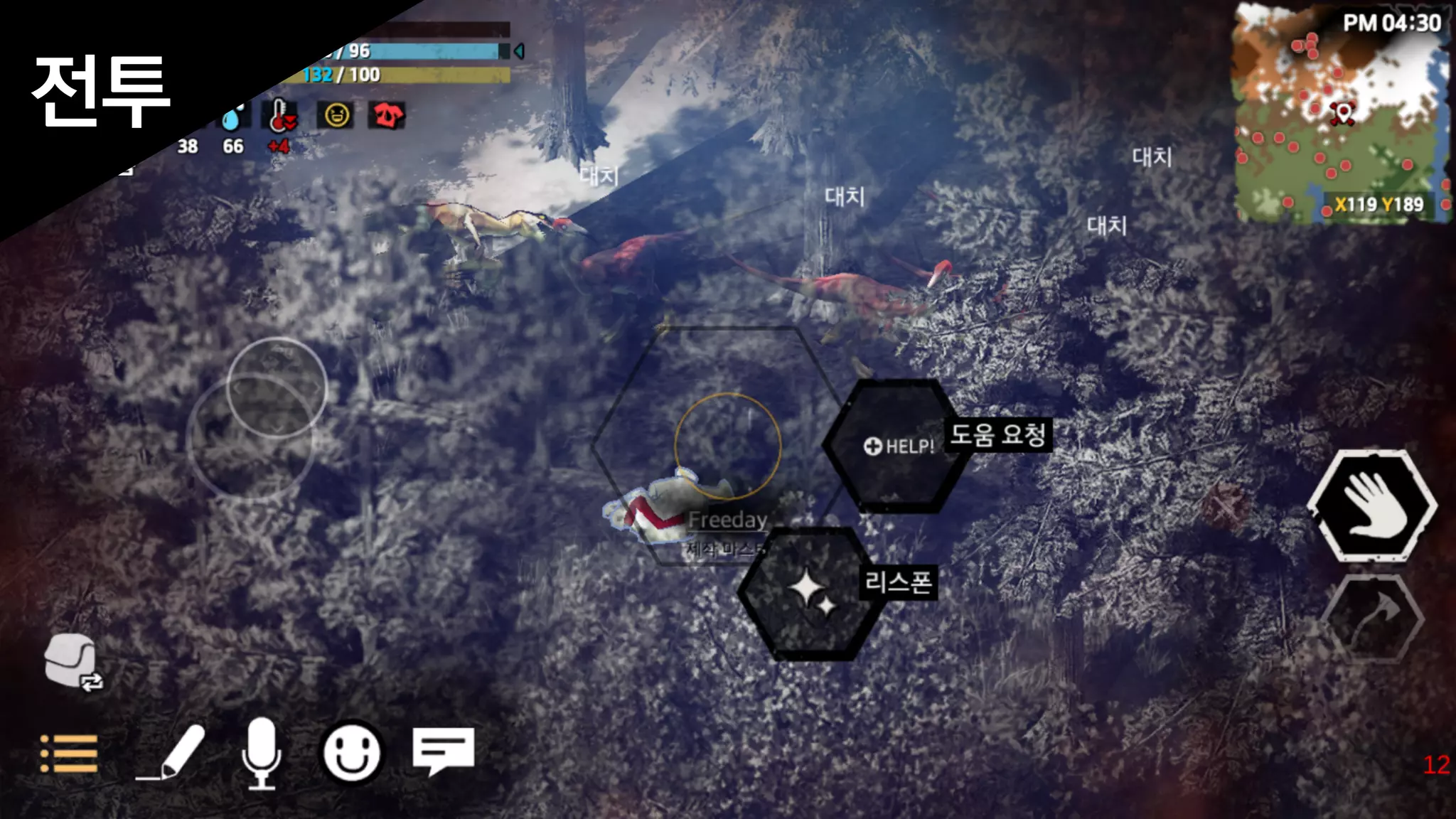
Task: Toggle the microphone voice chat icon
Action: click(x=262, y=753)
